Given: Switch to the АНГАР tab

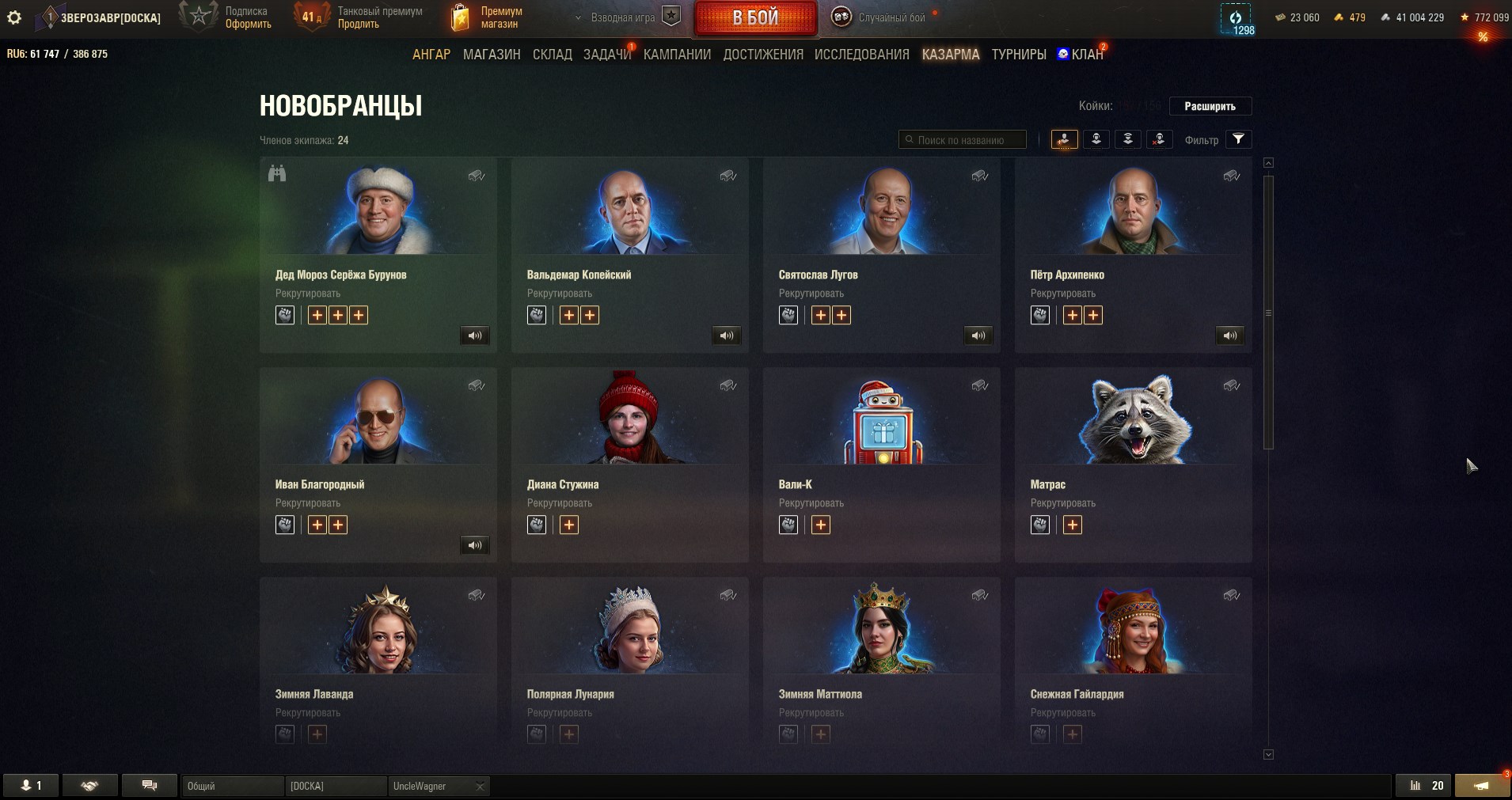Looking at the screenshot, I should pyautogui.click(x=431, y=55).
